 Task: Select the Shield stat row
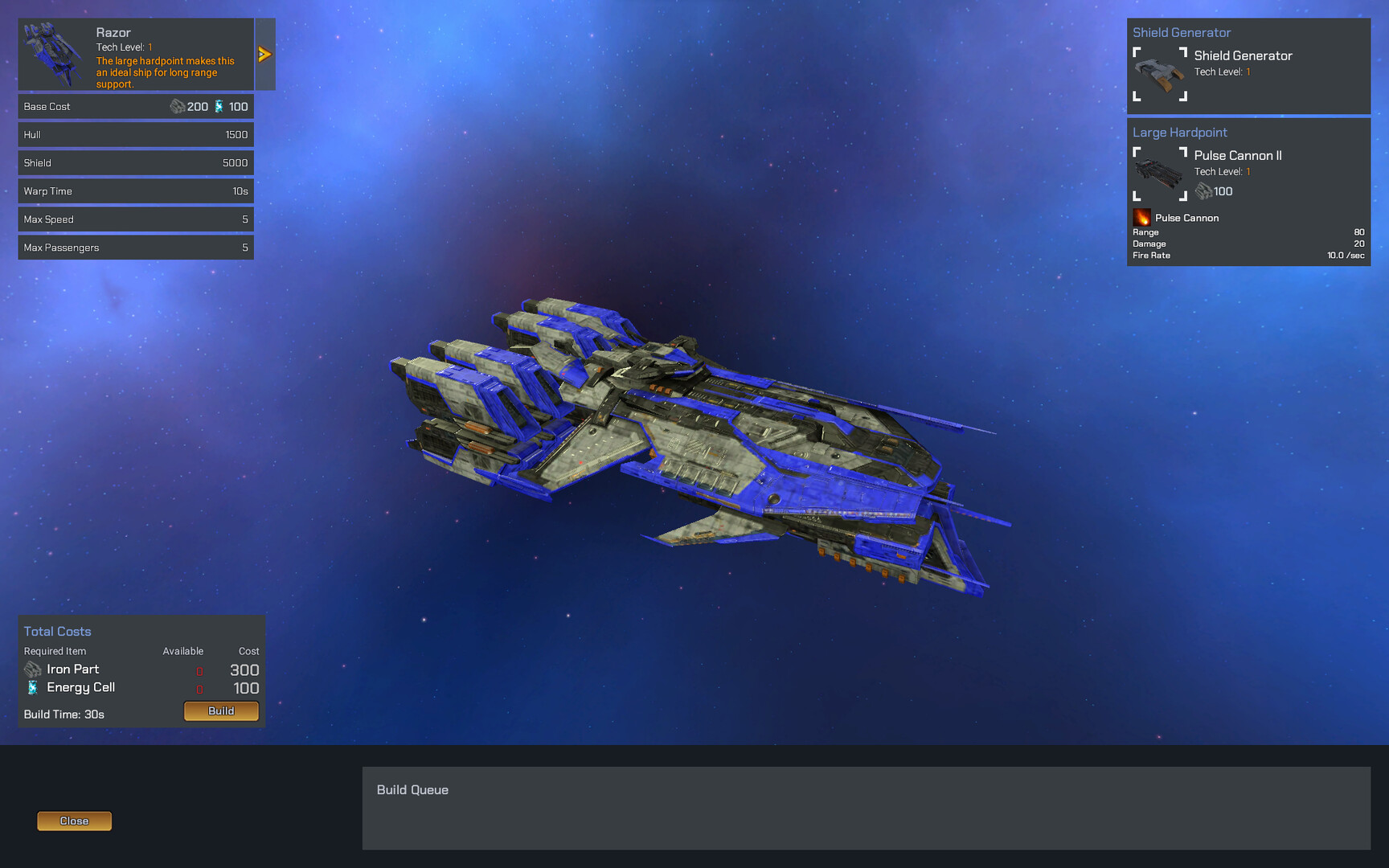135,162
